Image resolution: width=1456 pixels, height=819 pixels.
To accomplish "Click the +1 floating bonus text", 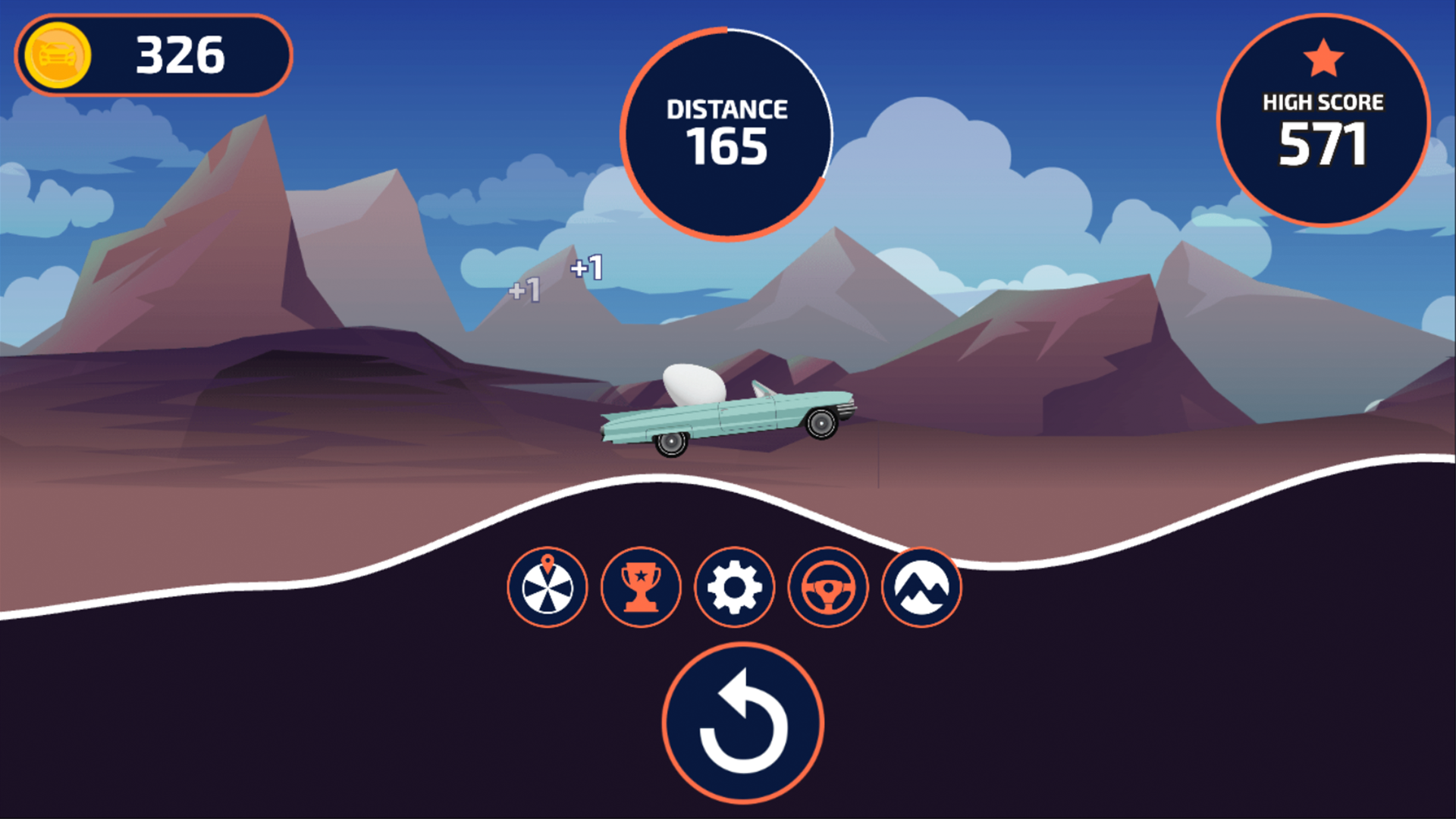I will tap(585, 268).
